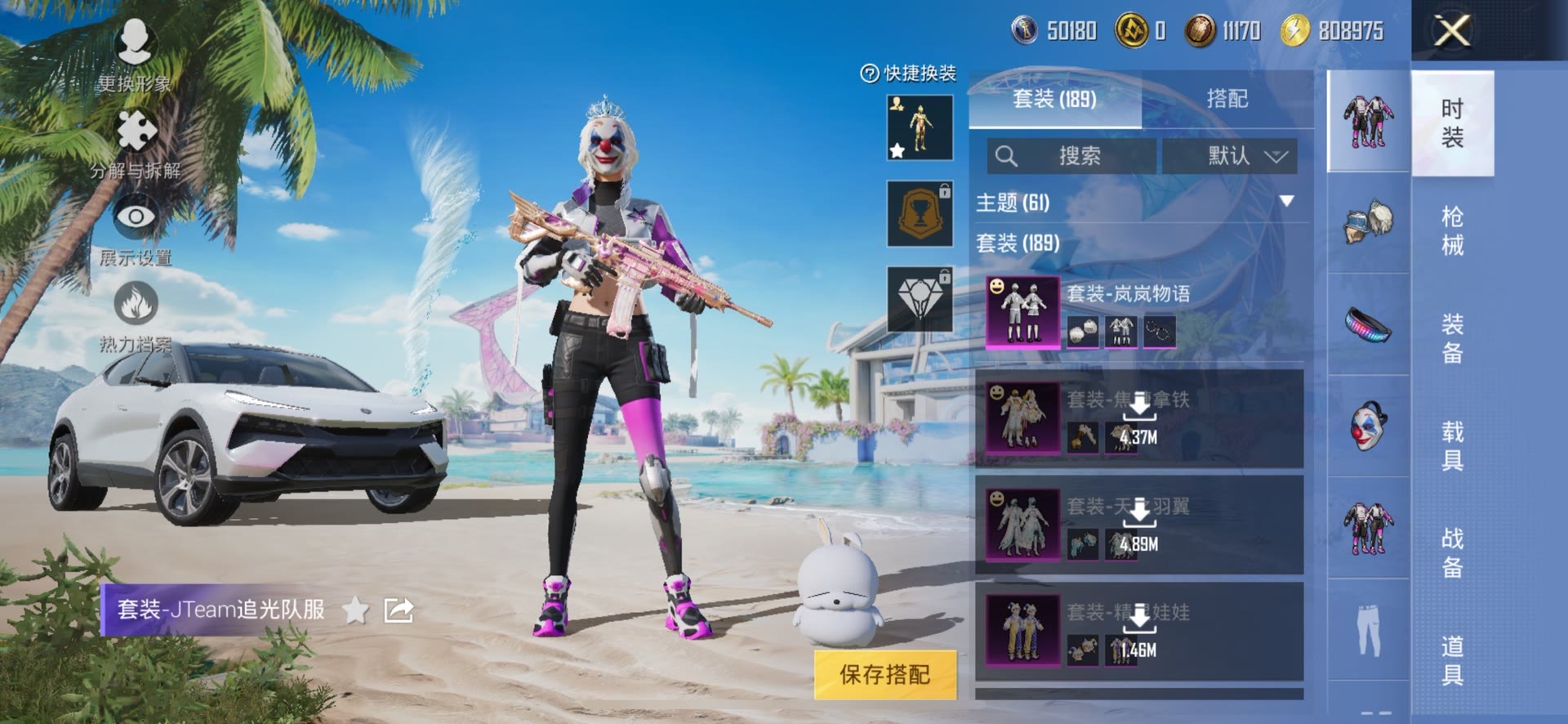Open the 热力档案 flame icon
Viewport: 1568px width, 724px height.
pos(136,315)
